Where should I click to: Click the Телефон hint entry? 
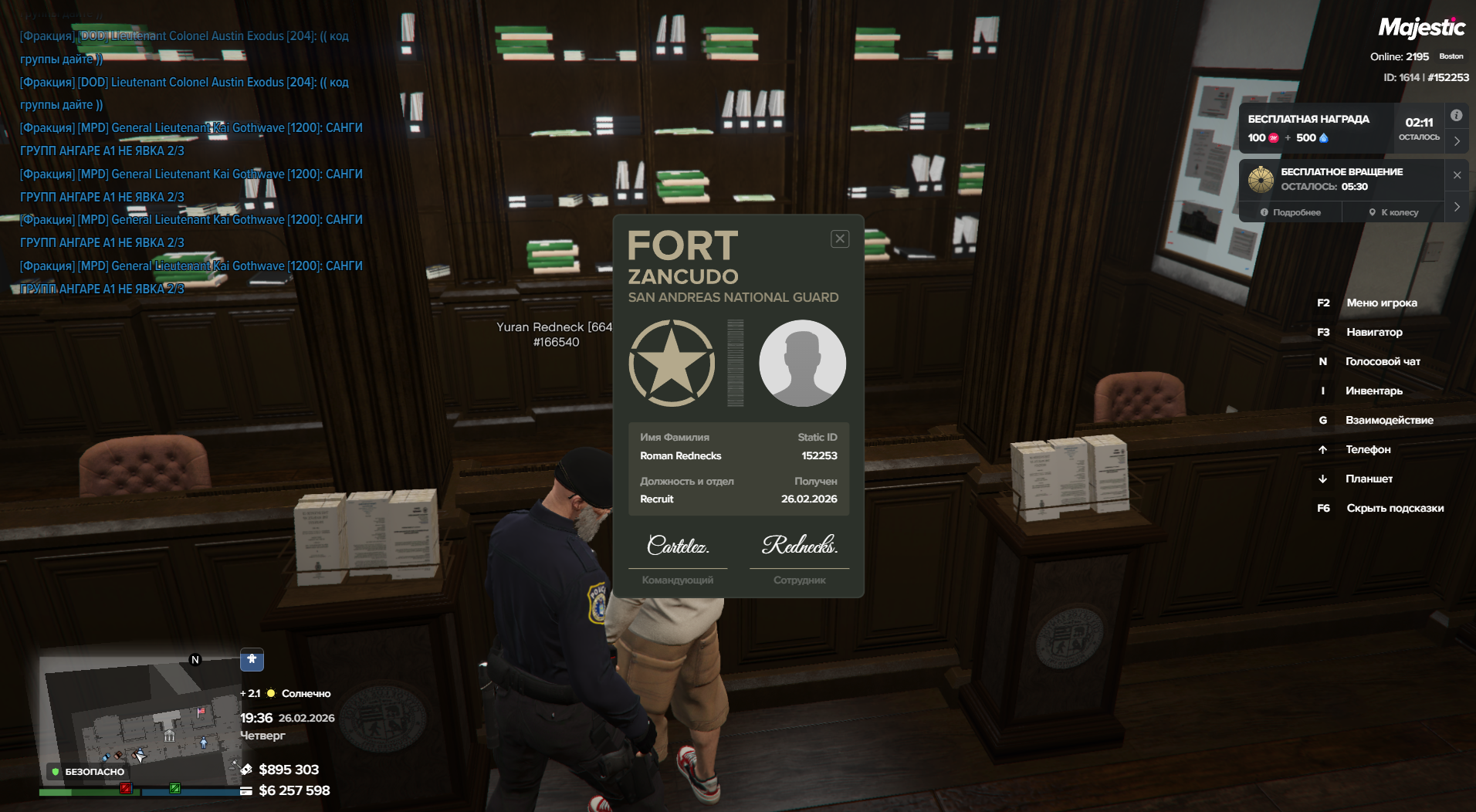click(1367, 449)
